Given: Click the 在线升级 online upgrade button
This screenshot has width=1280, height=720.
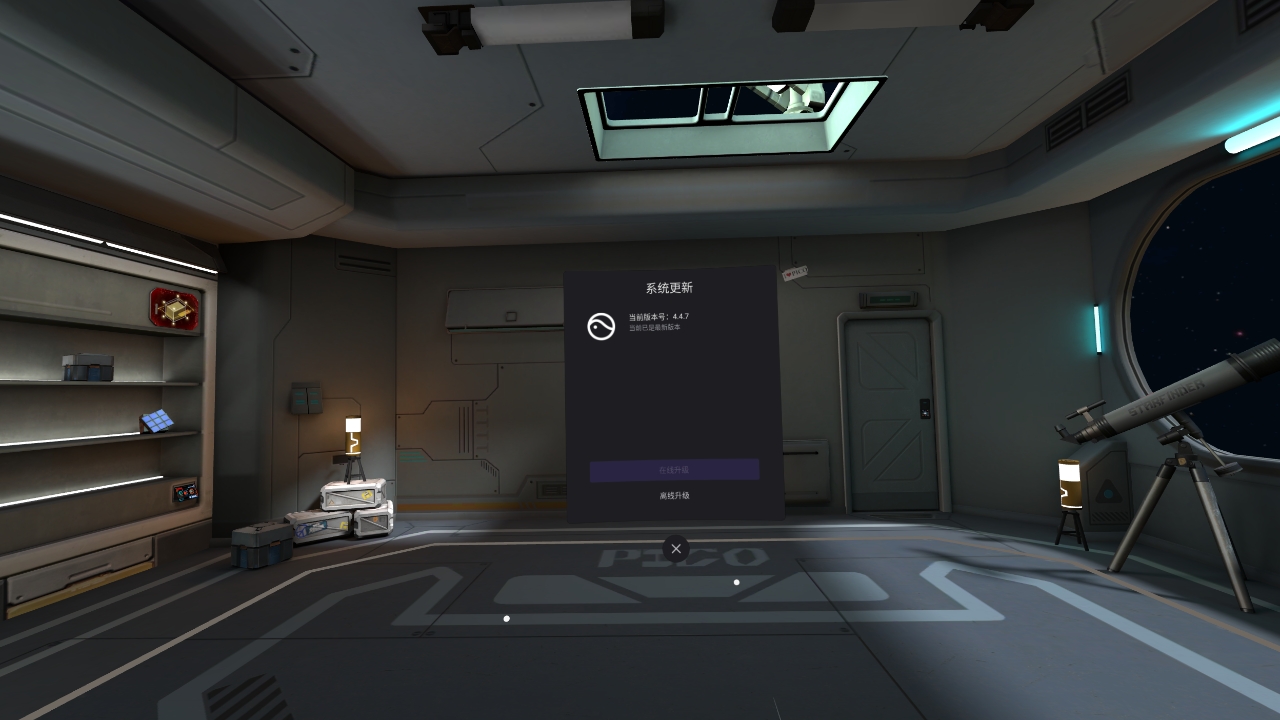Looking at the screenshot, I should pos(674,470).
